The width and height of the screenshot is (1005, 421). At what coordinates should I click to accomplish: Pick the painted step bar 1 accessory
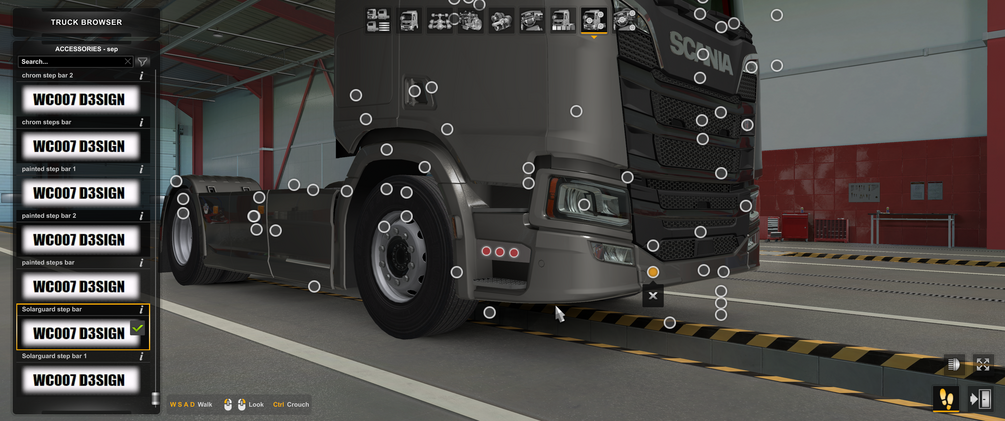point(79,193)
